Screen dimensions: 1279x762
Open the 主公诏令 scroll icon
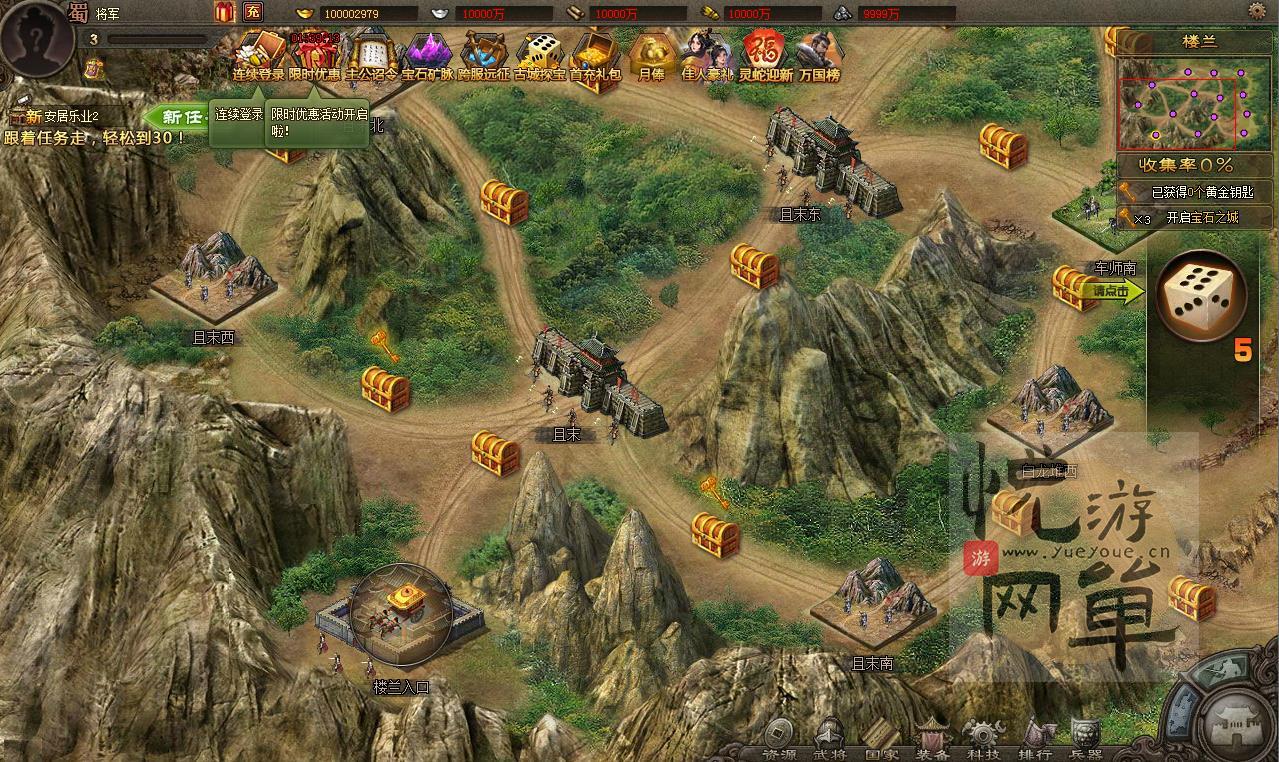pos(372,55)
